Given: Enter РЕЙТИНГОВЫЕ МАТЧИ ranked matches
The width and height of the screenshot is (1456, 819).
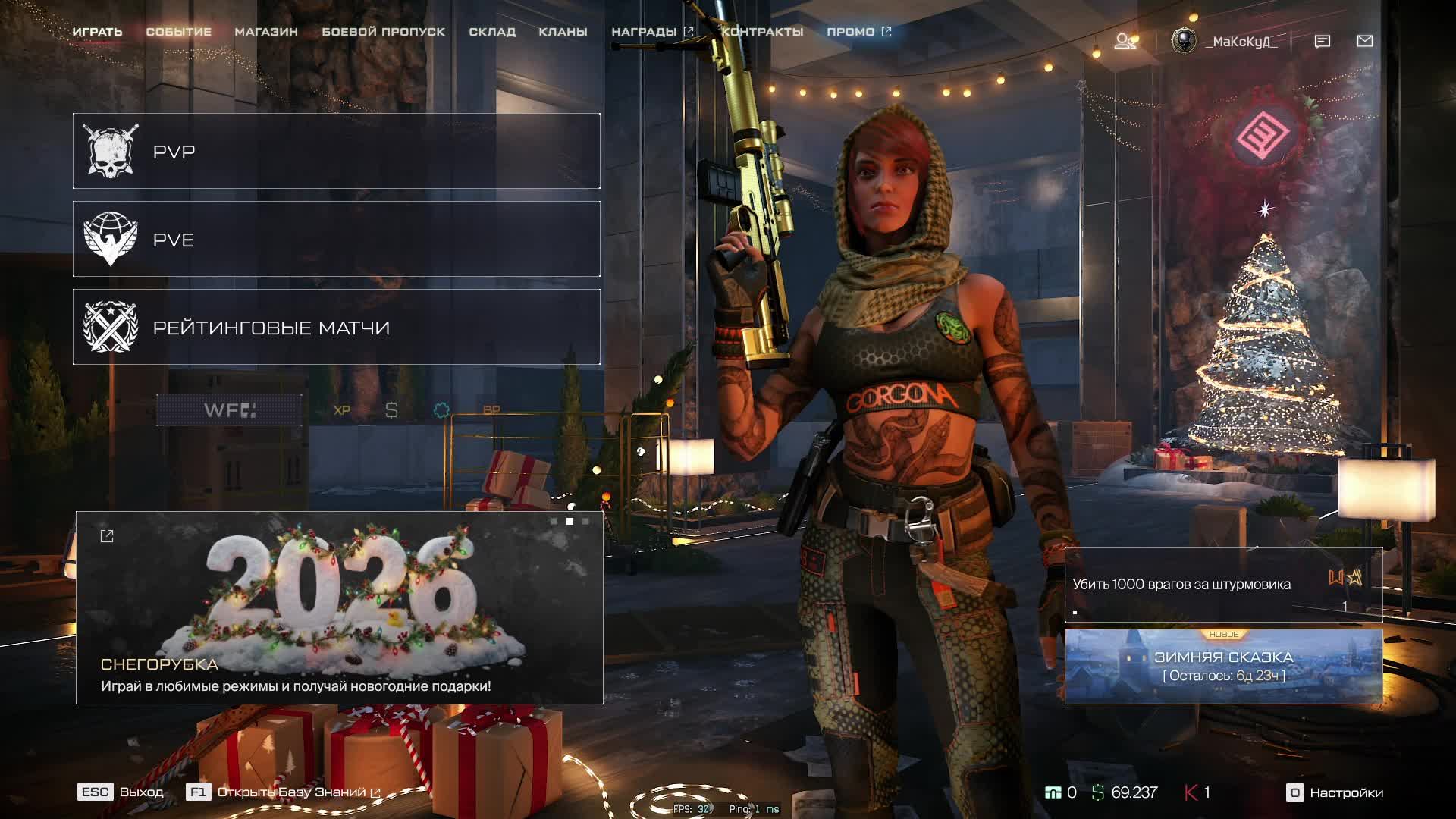Looking at the screenshot, I should [x=337, y=328].
